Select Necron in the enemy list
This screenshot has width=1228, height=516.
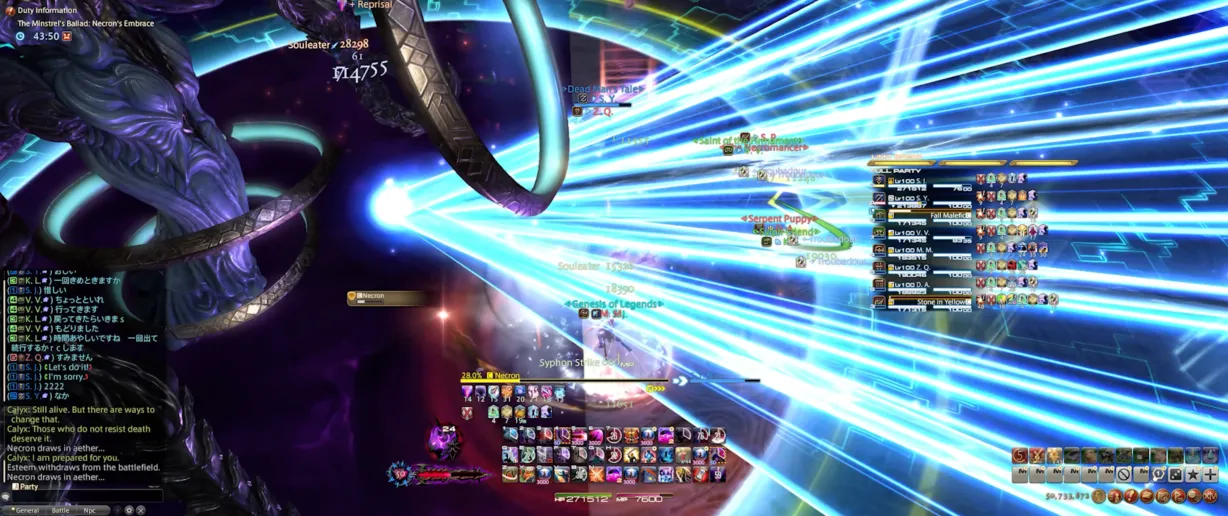click(x=385, y=297)
